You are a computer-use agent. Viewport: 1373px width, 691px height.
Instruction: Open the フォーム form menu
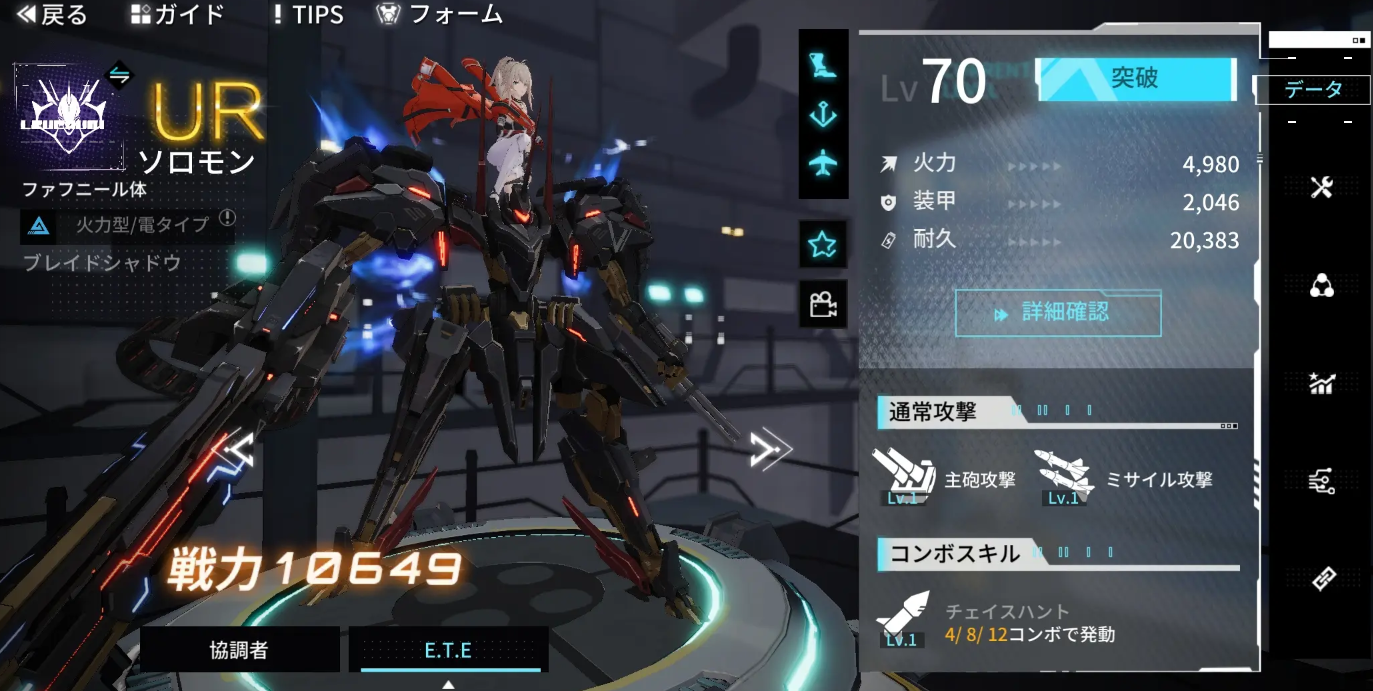[440, 15]
